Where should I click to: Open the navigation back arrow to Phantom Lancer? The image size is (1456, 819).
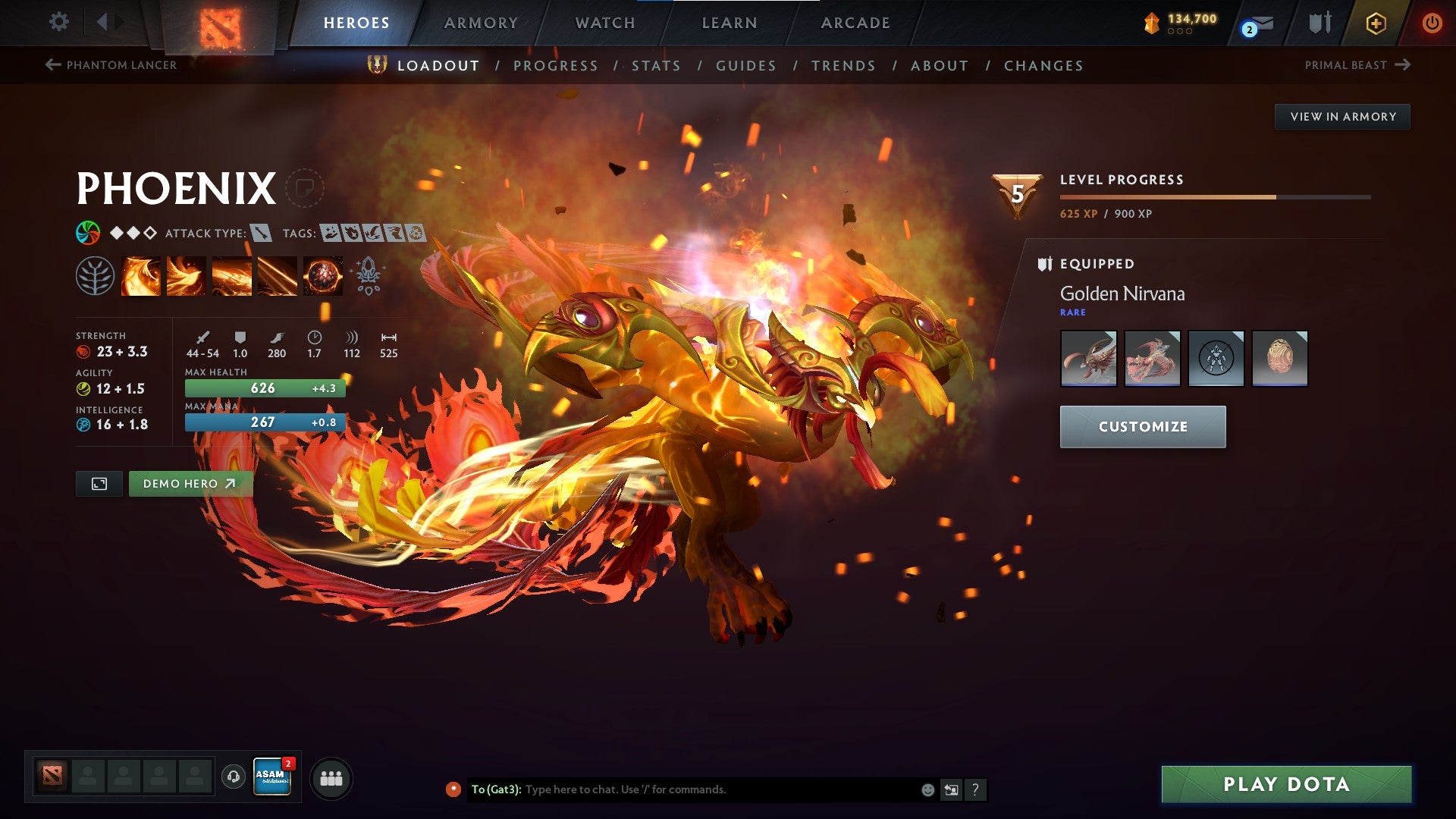[114, 65]
